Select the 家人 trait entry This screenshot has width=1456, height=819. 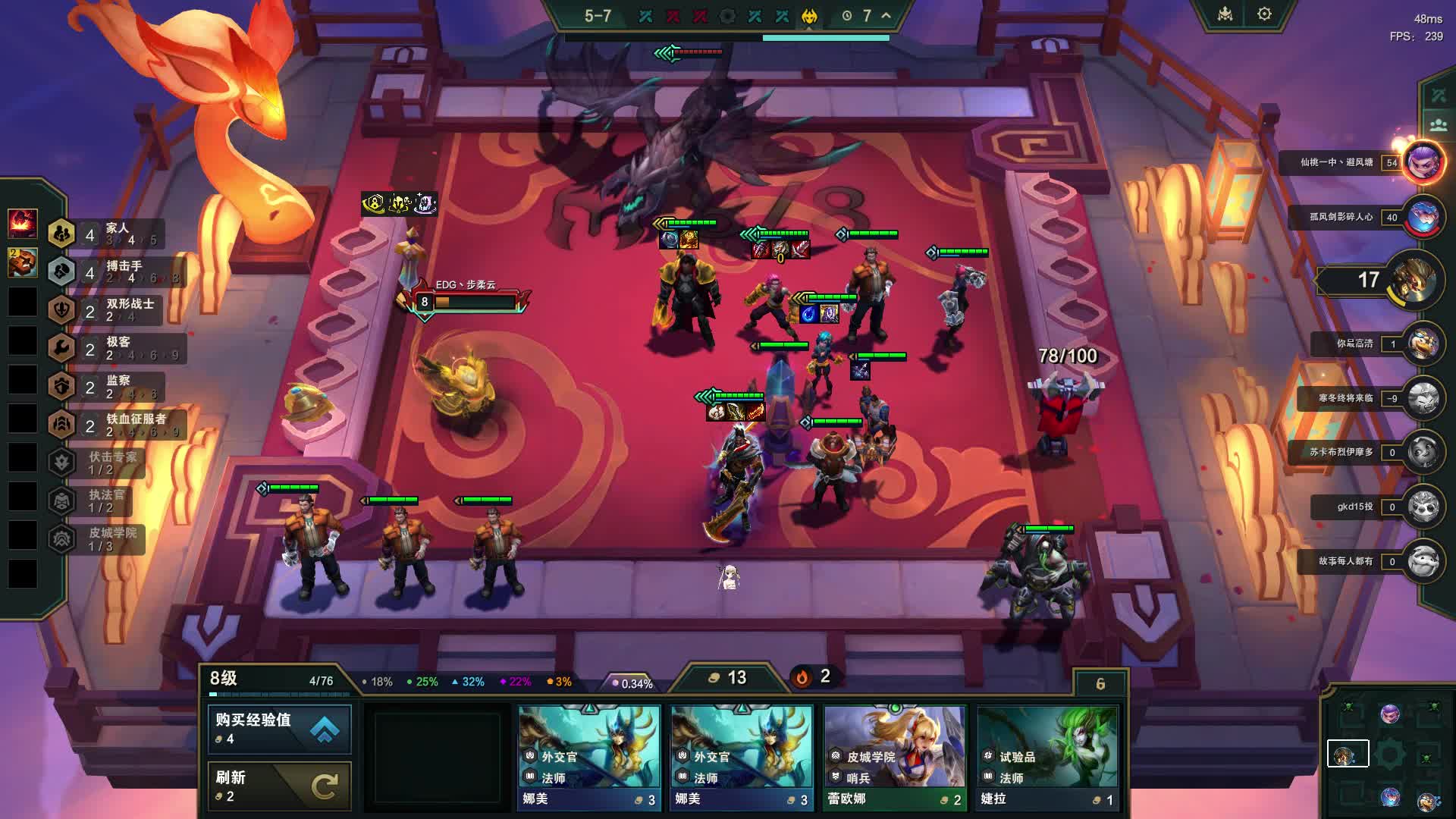[x=114, y=234]
